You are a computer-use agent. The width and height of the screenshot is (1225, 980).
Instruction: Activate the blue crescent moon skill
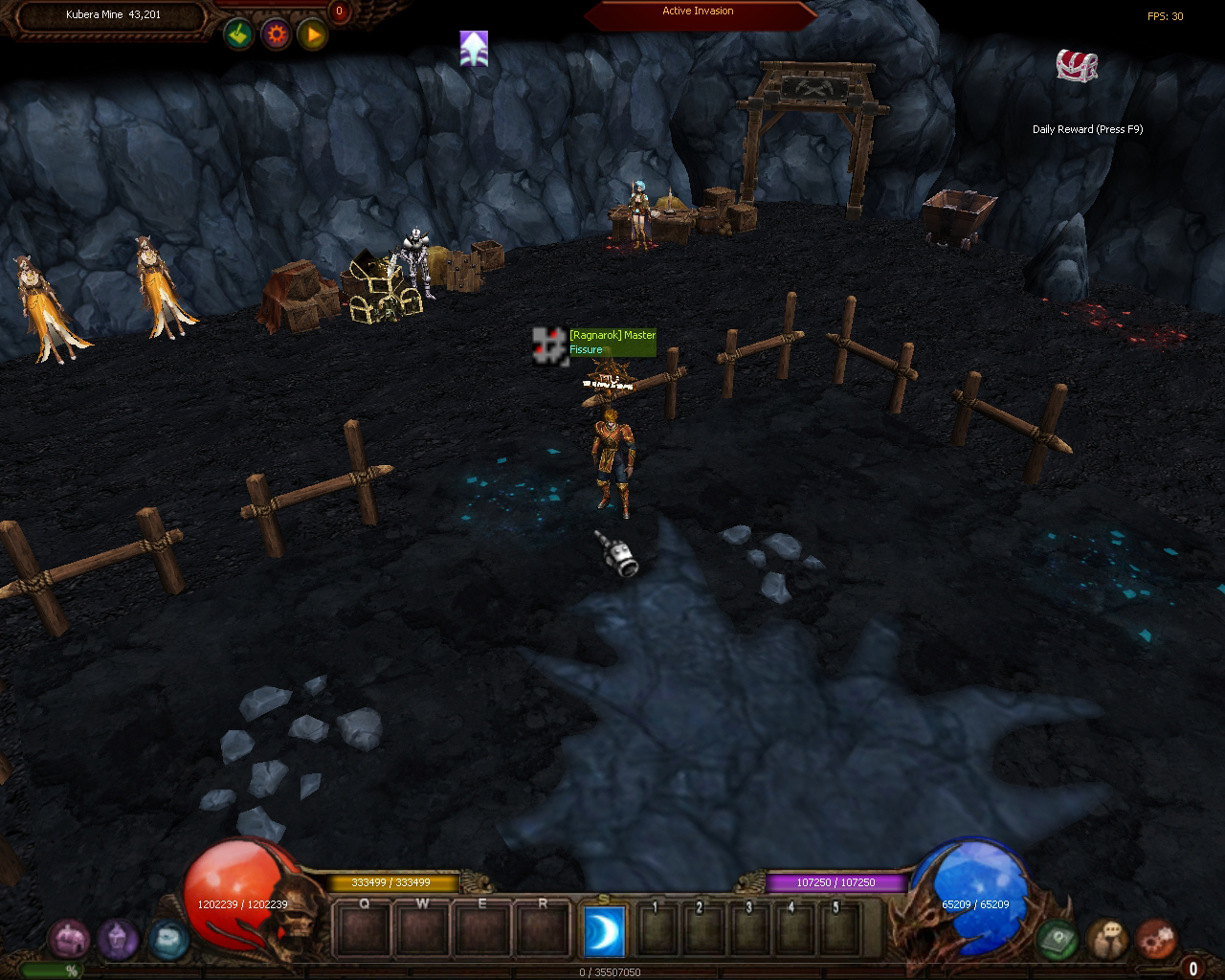(604, 931)
